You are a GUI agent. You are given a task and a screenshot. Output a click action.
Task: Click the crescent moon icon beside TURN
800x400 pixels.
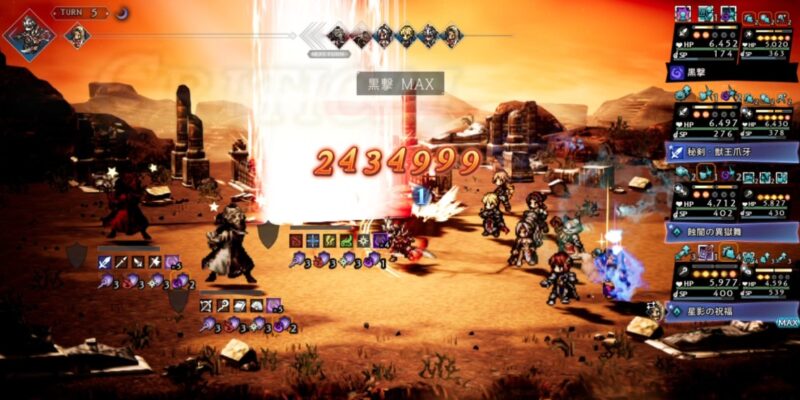122,13
